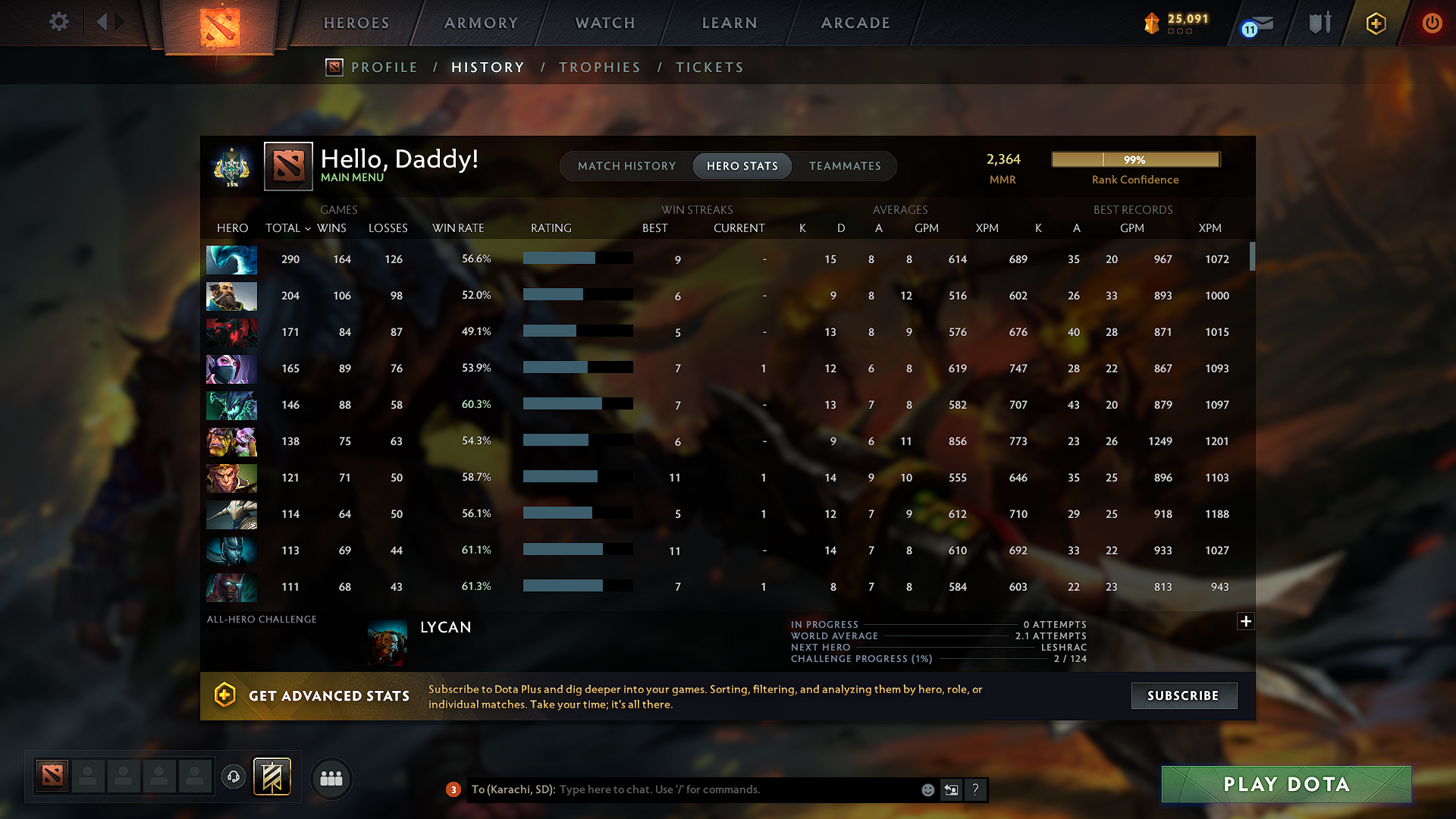Image resolution: width=1456 pixels, height=819 pixels.
Task: Click the Rank Confidence progress bar
Action: pos(1134,159)
